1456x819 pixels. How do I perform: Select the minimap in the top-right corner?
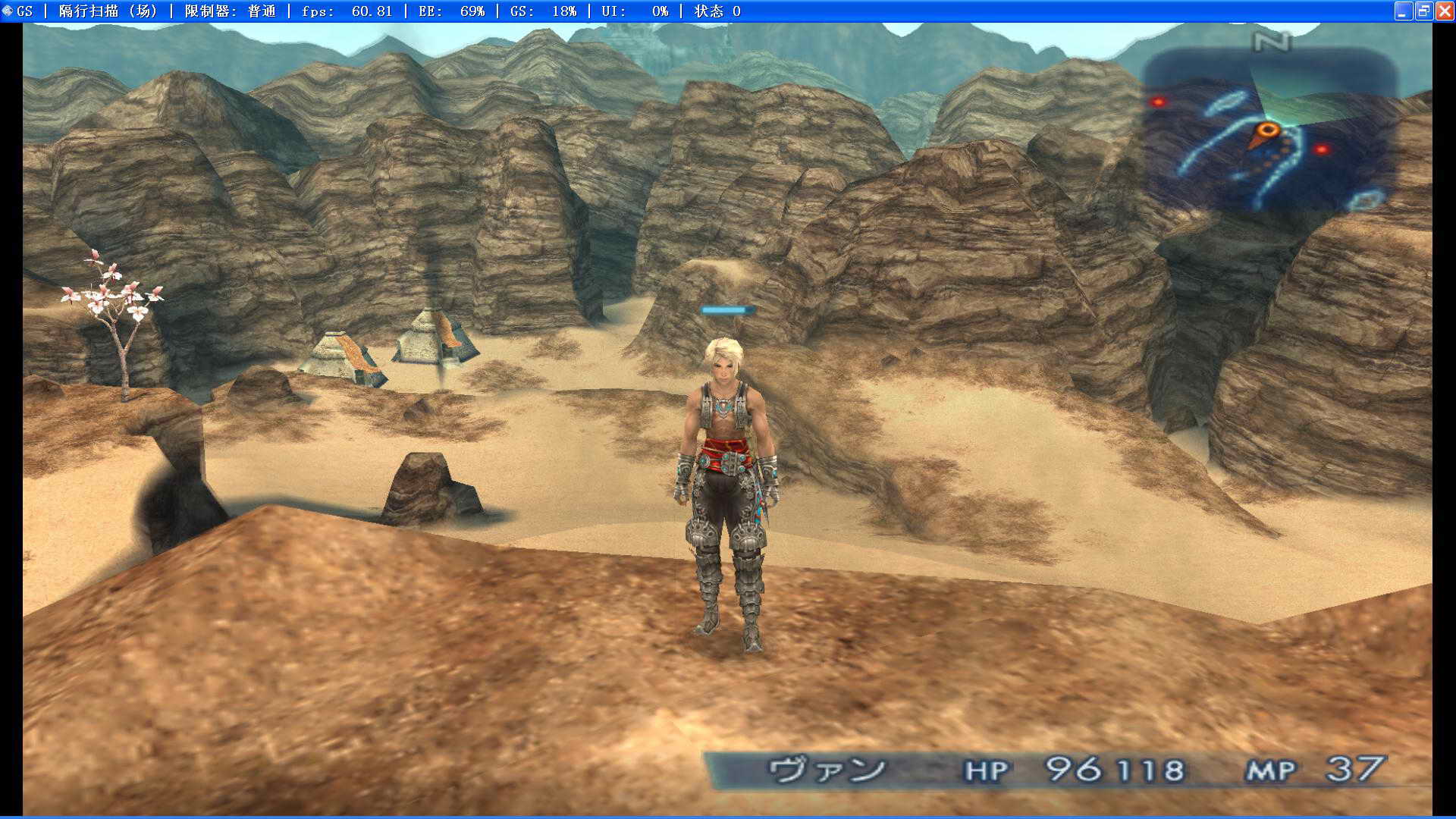(1282, 129)
